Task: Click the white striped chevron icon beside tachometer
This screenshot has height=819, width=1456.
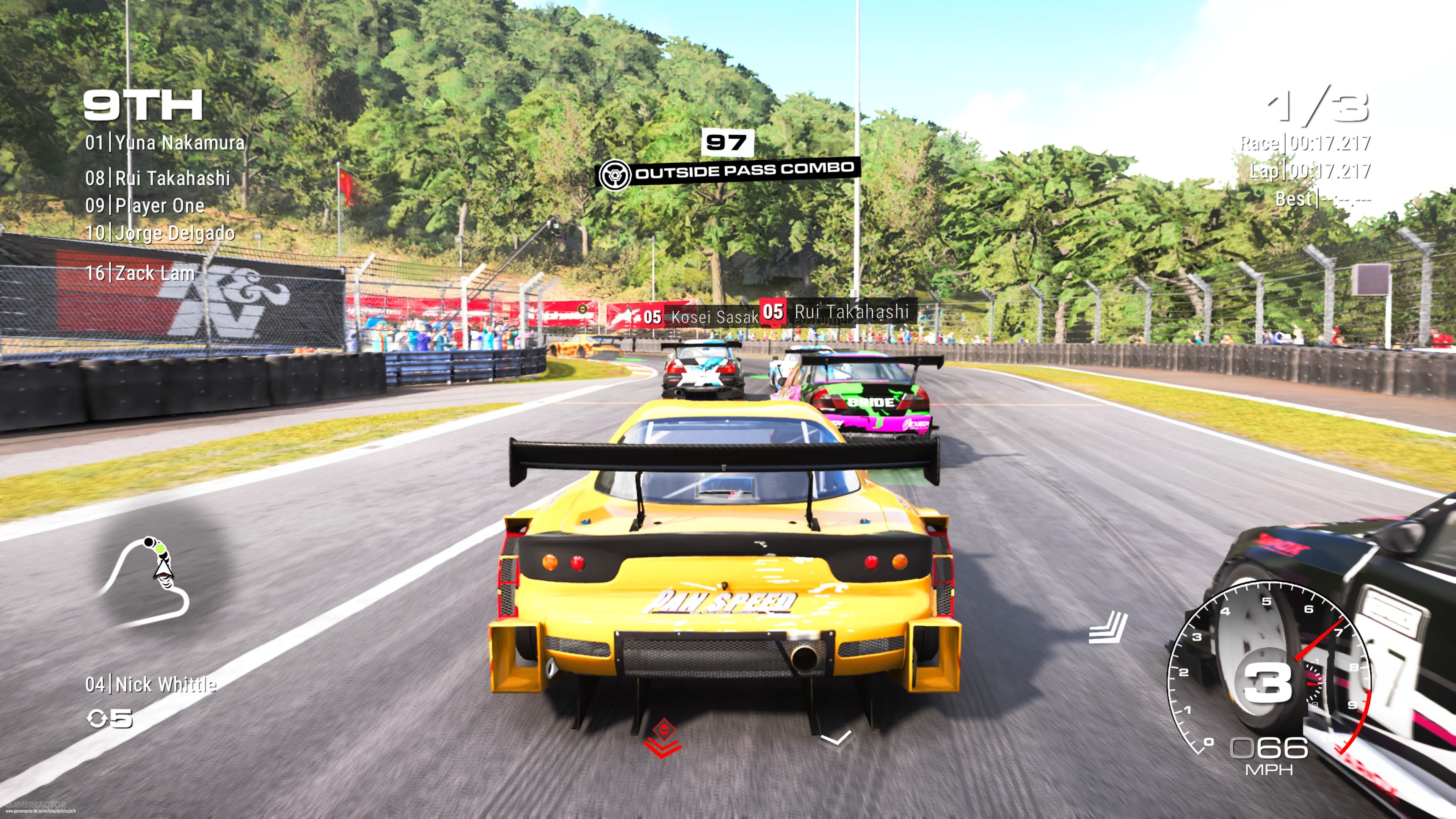Action: (x=1108, y=628)
